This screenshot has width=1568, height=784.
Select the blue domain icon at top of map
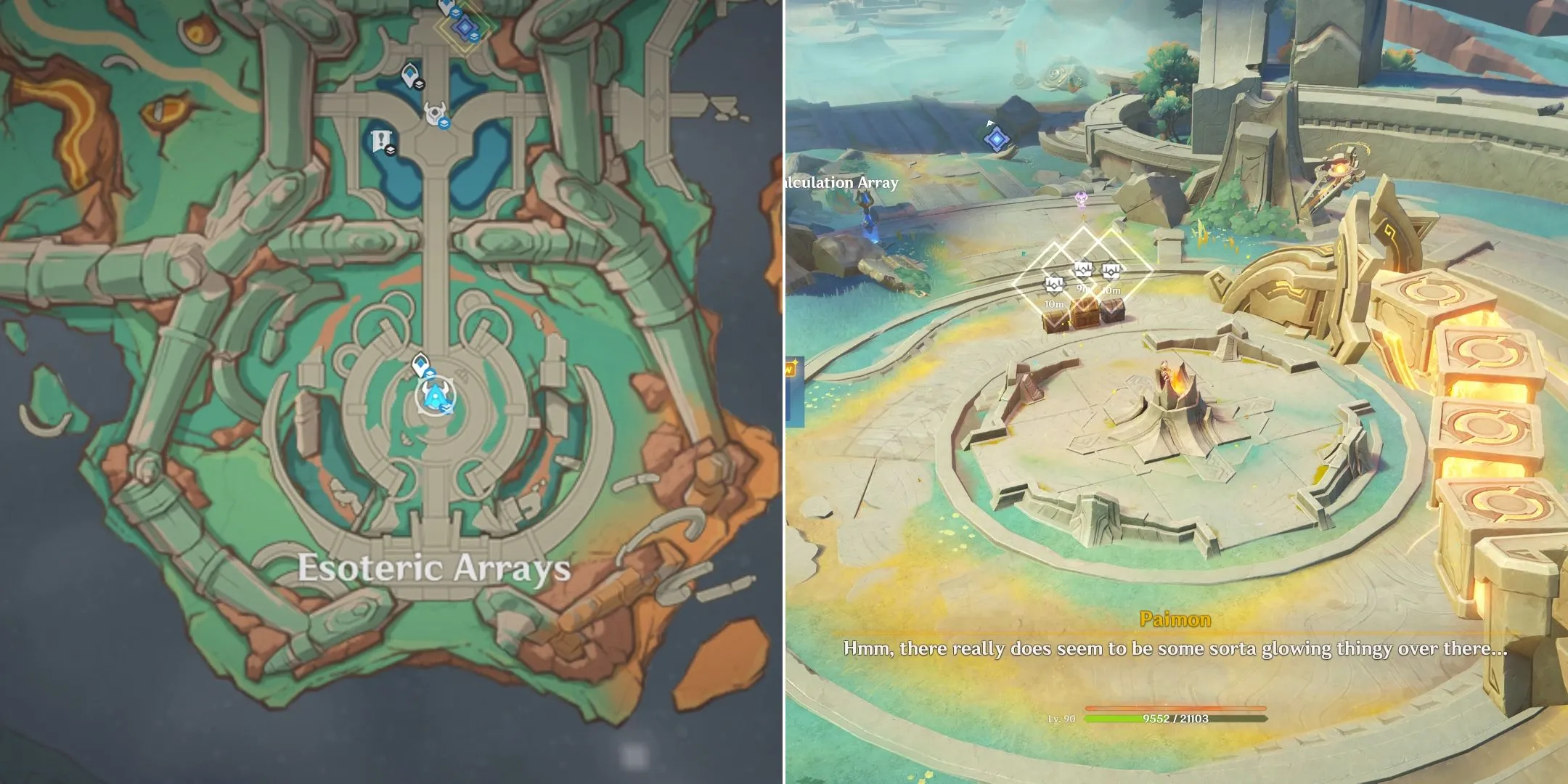[464, 26]
